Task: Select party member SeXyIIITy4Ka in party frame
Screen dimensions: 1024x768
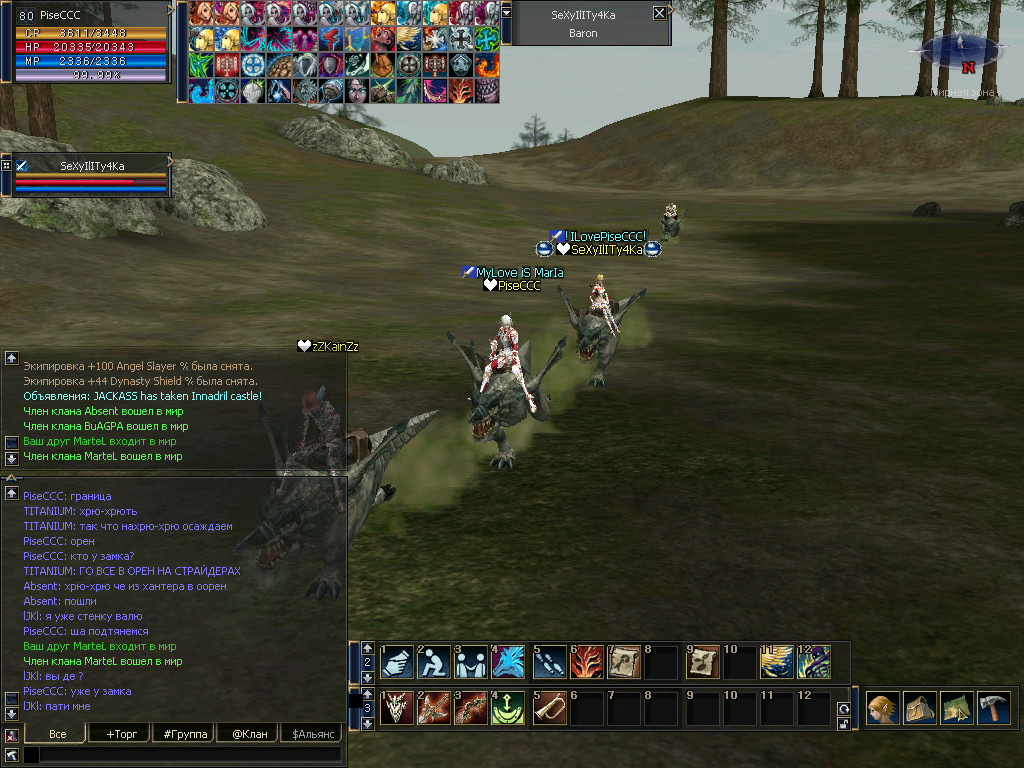Action: pyautogui.click(x=92, y=166)
